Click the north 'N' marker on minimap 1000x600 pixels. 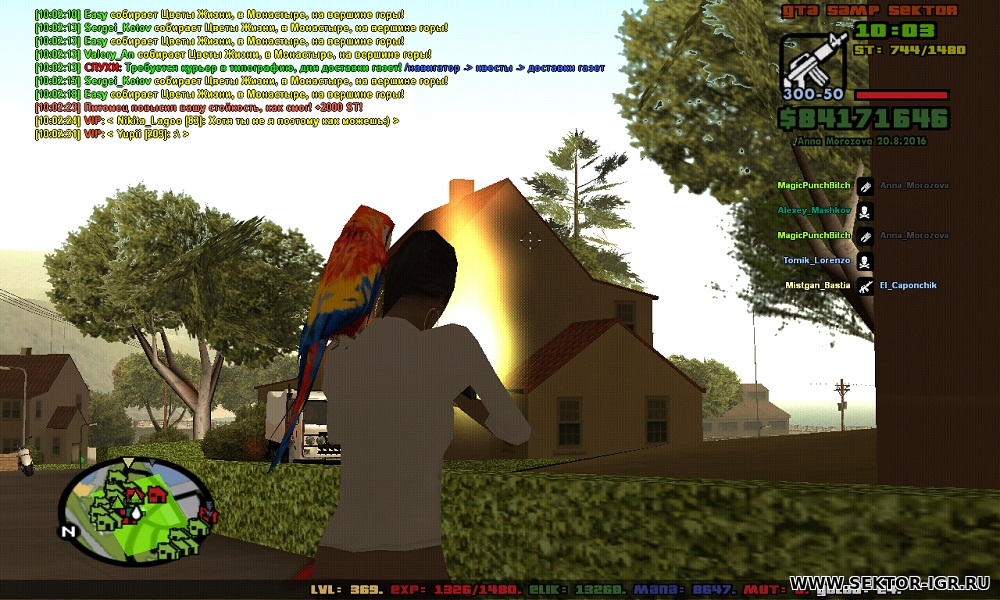tap(68, 531)
